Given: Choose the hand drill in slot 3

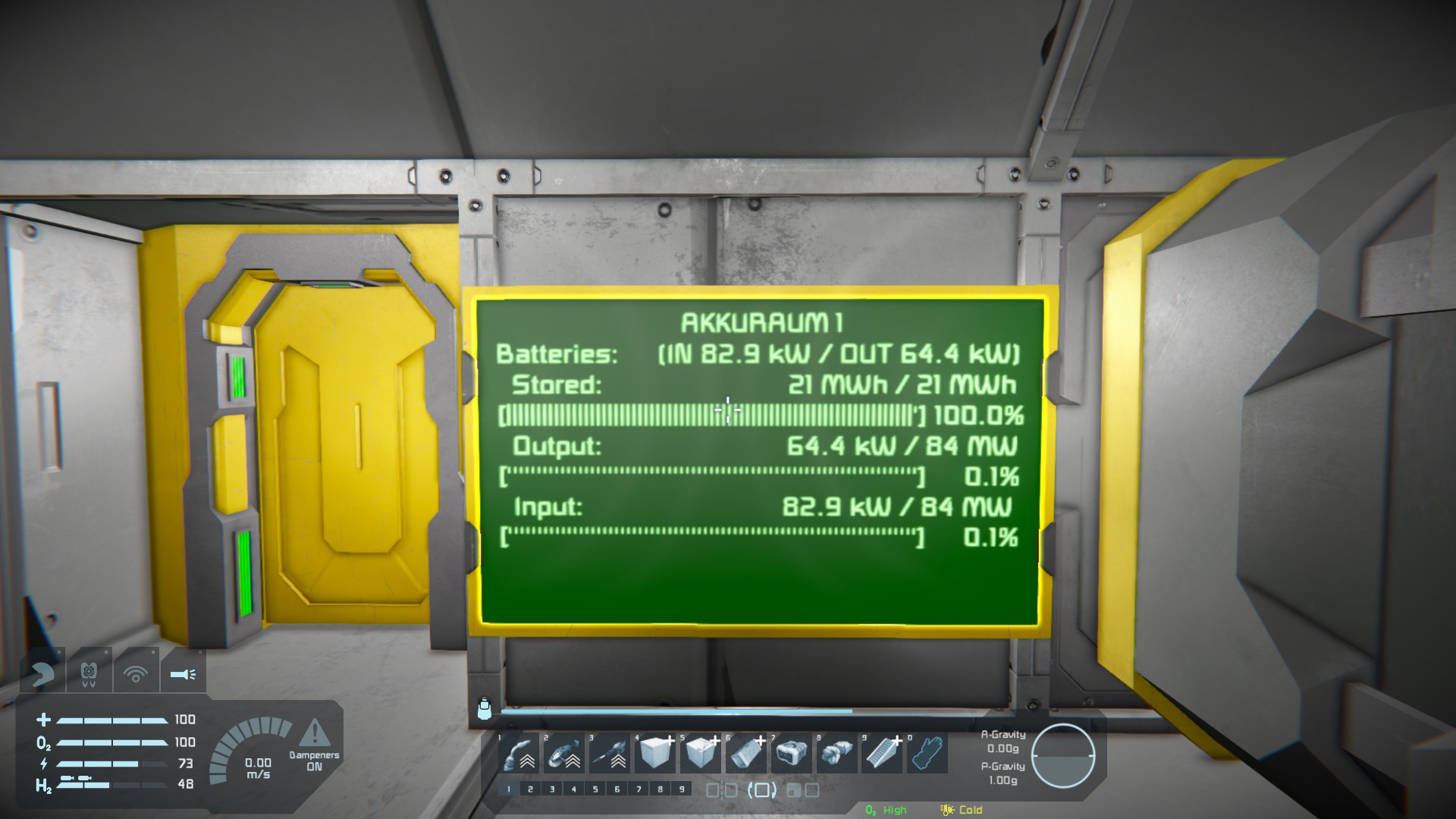Looking at the screenshot, I should pyautogui.click(x=610, y=754).
